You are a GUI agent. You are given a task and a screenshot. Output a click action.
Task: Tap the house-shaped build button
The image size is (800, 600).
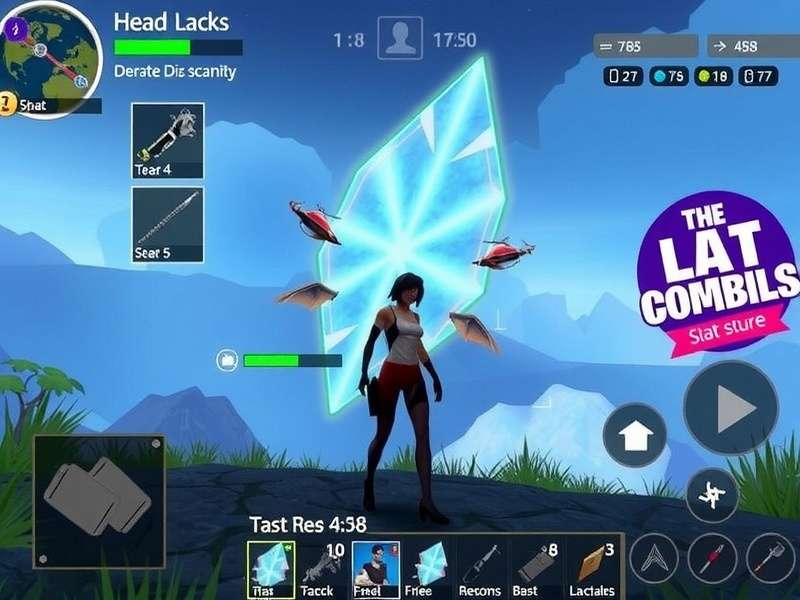[635, 435]
